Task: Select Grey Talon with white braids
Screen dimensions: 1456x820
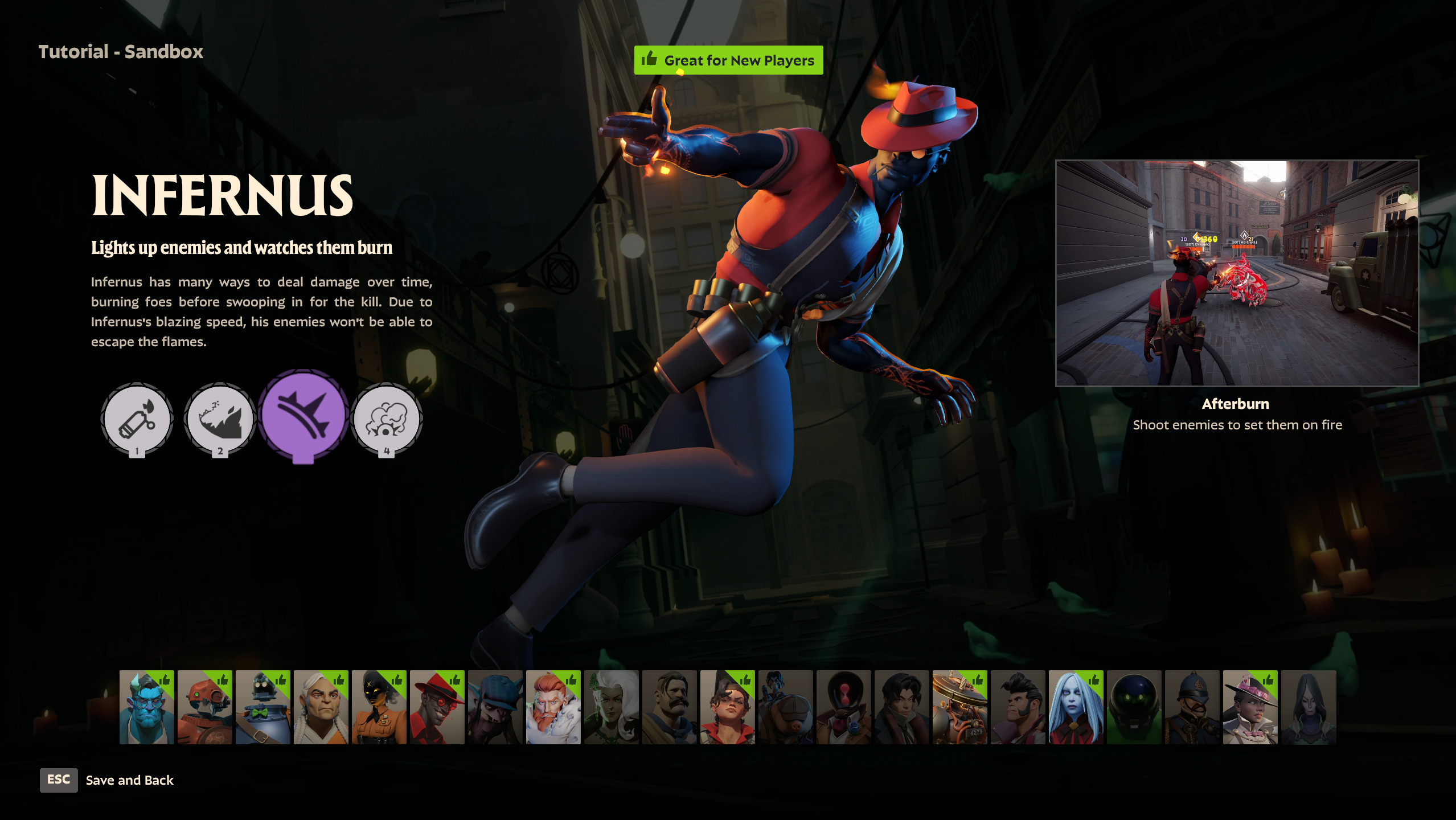Action: point(321,707)
